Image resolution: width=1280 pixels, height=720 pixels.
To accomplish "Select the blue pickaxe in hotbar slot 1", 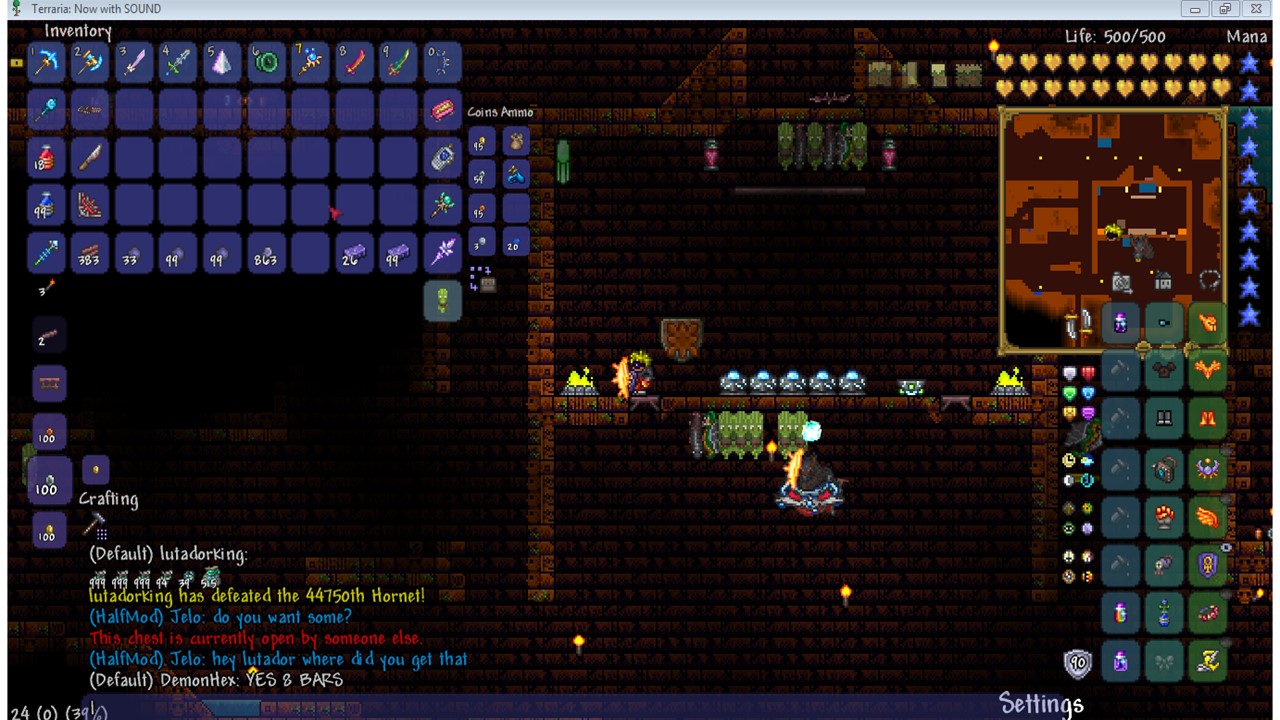I will [46, 62].
